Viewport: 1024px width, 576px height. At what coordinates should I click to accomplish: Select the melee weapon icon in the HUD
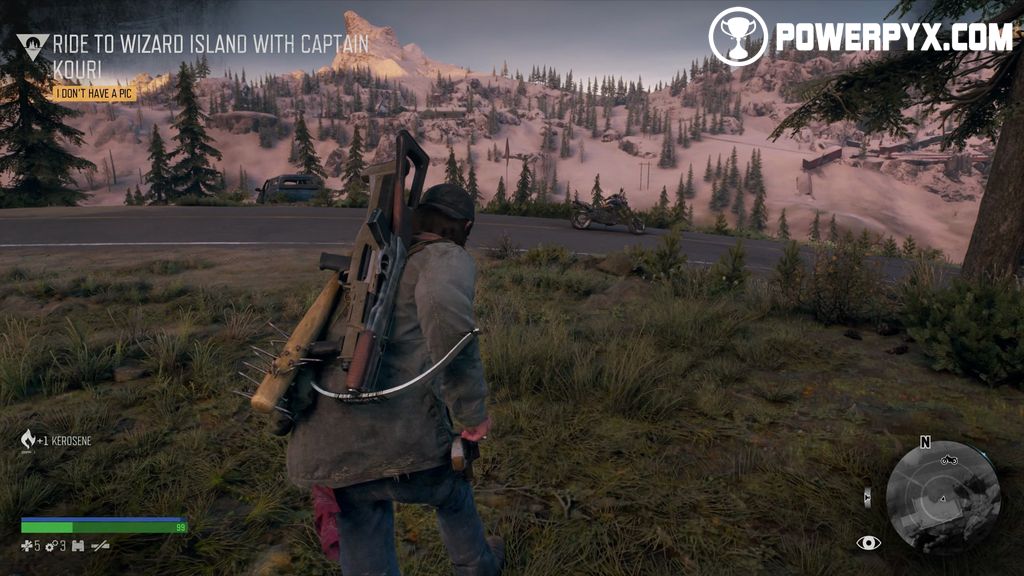tap(100, 546)
